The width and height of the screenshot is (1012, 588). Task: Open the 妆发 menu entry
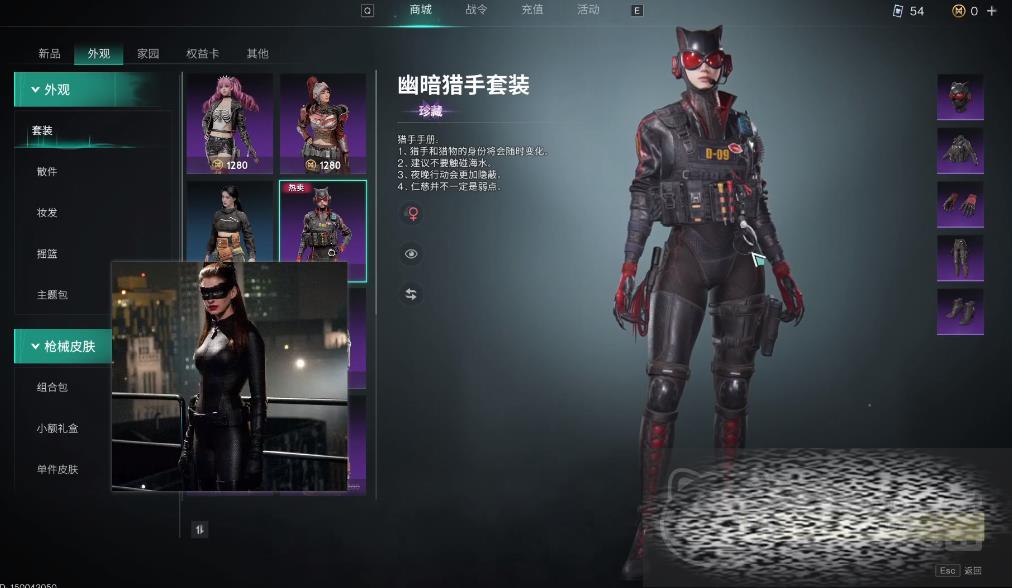(47, 213)
